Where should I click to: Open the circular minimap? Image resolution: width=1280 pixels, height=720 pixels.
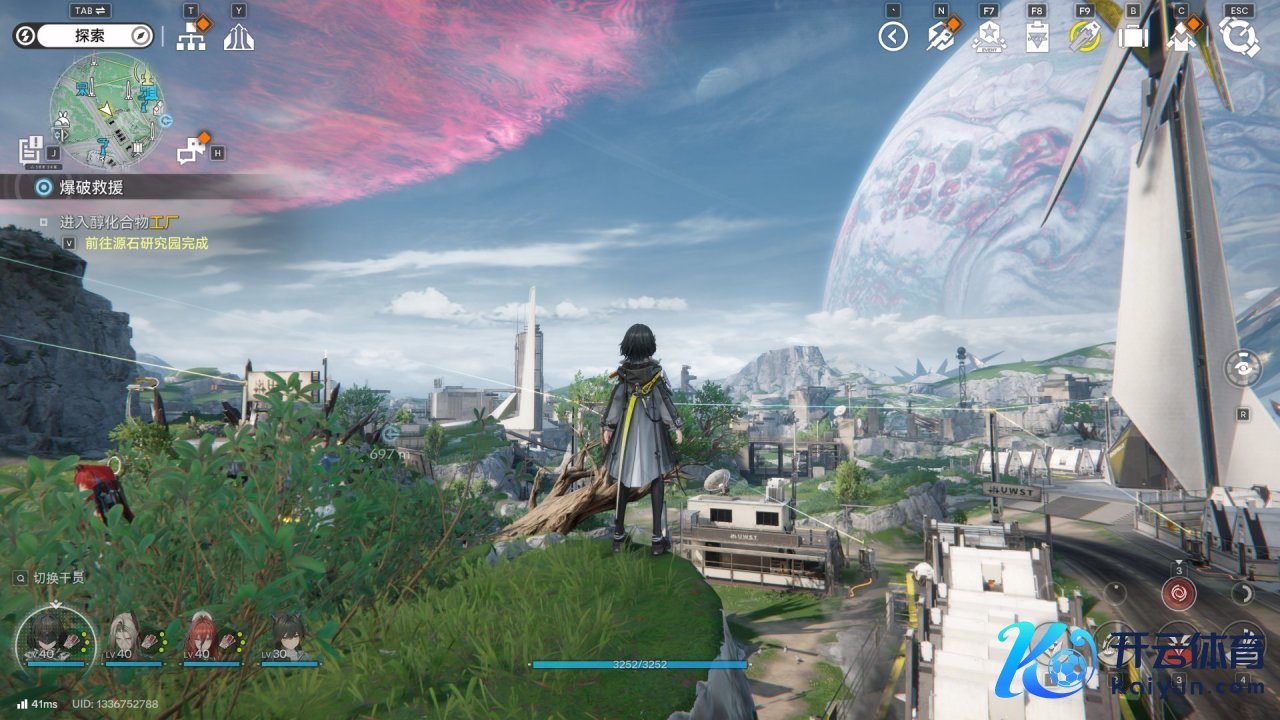coord(108,110)
